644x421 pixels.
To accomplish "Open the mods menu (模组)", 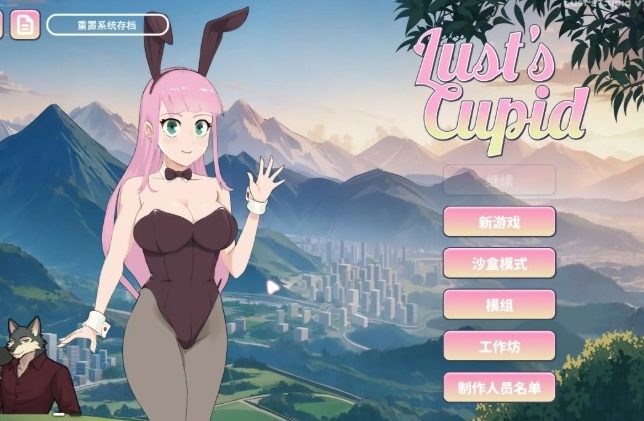I will click(x=499, y=304).
